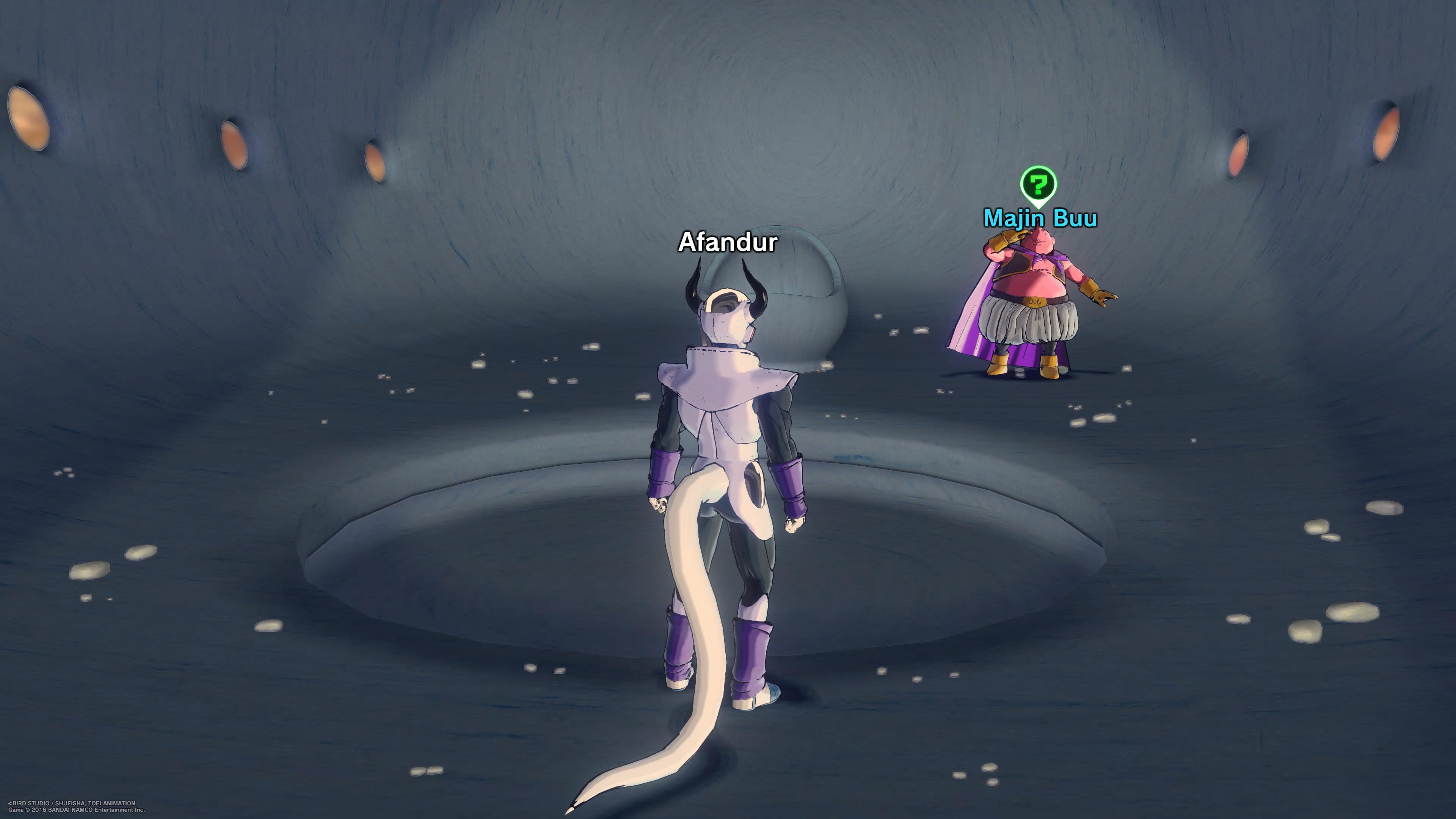The height and width of the screenshot is (819, 1456).
Task: Click the green question mark quest marker
Action: coord(1038,184)
